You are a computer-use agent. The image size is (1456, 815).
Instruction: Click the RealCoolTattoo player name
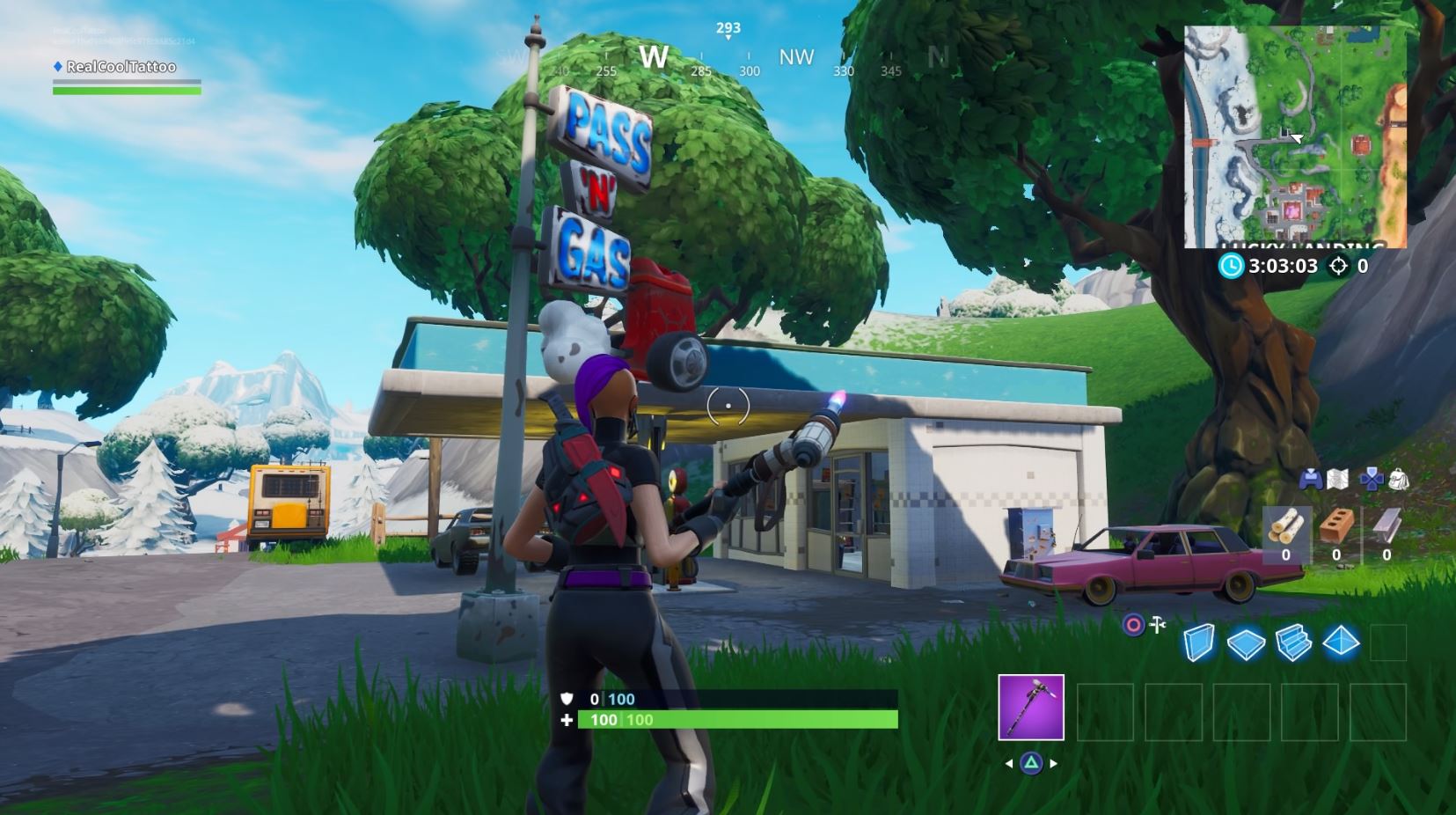120,66
